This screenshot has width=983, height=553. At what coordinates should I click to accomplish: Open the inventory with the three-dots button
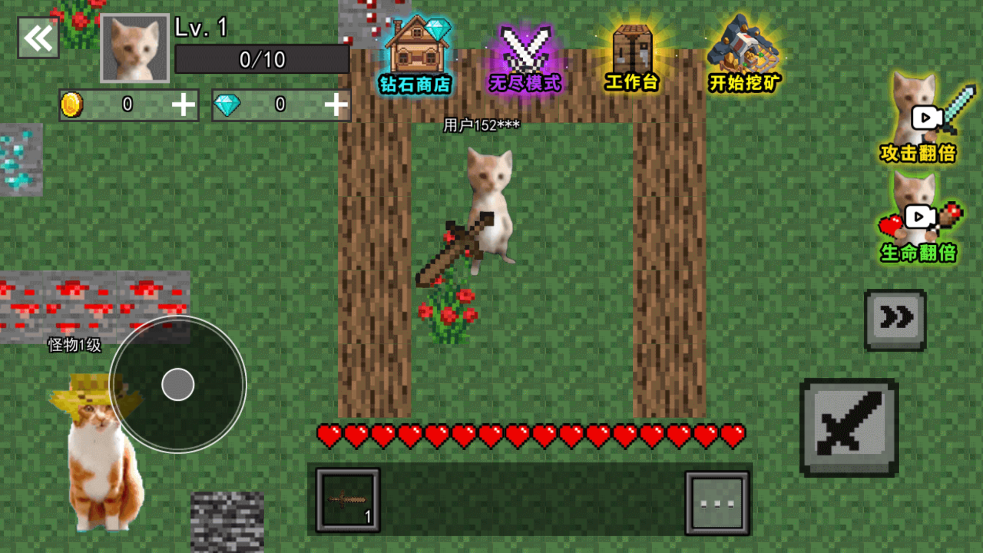[717, 503]
